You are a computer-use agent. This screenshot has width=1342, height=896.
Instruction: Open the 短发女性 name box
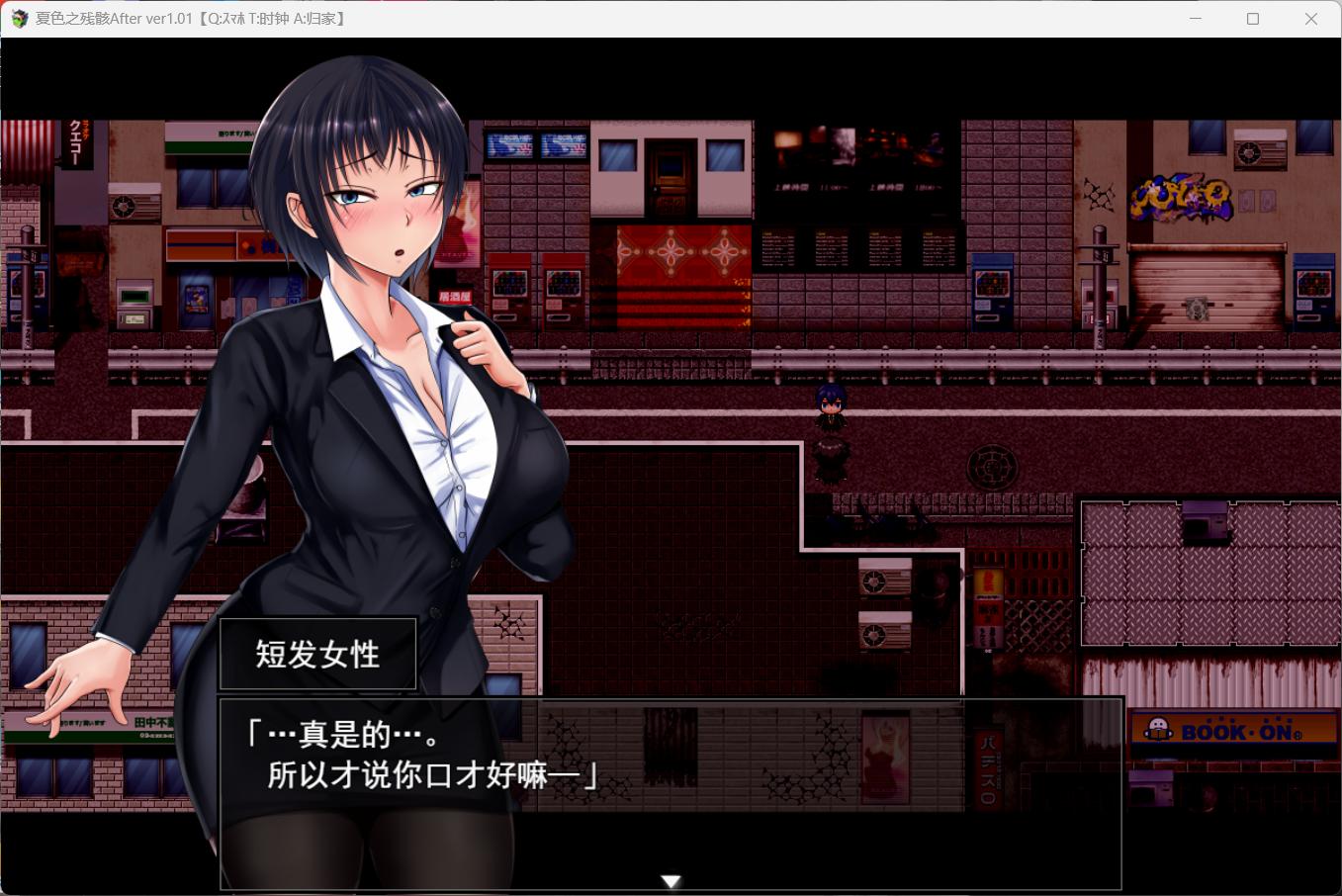click(x=317, y=653)
